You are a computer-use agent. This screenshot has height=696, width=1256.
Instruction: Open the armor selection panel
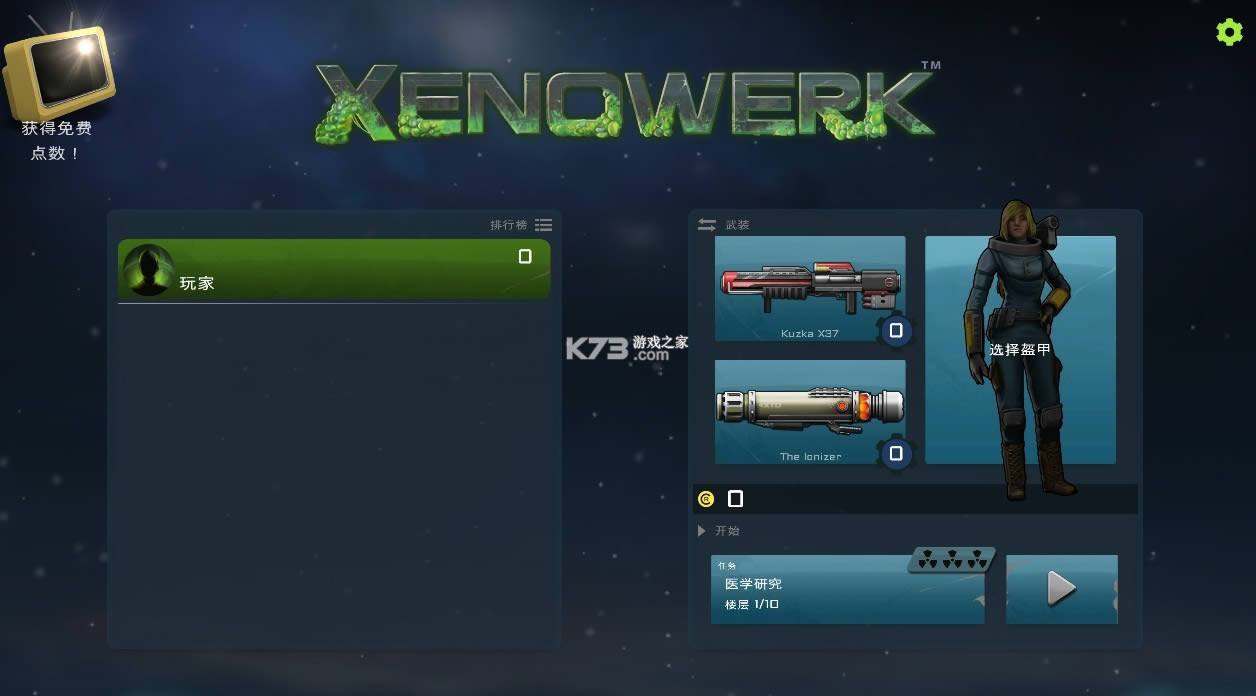click(x=1020, y=350)
